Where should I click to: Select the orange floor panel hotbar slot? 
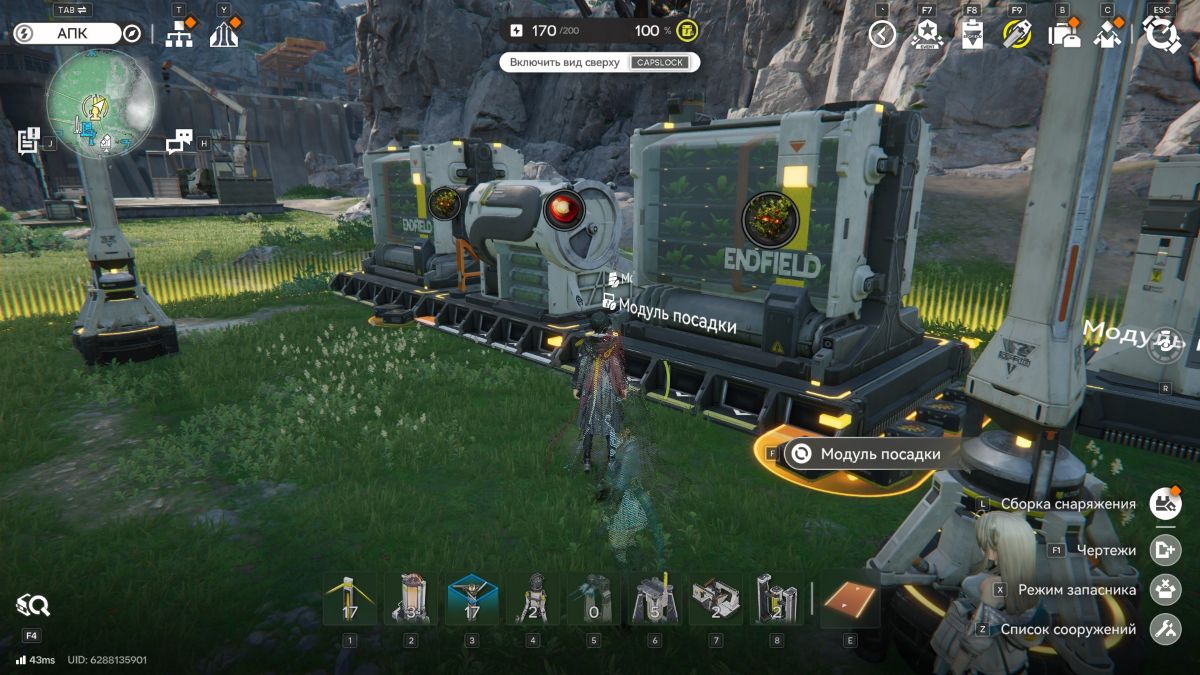click(x=849, y=600)
